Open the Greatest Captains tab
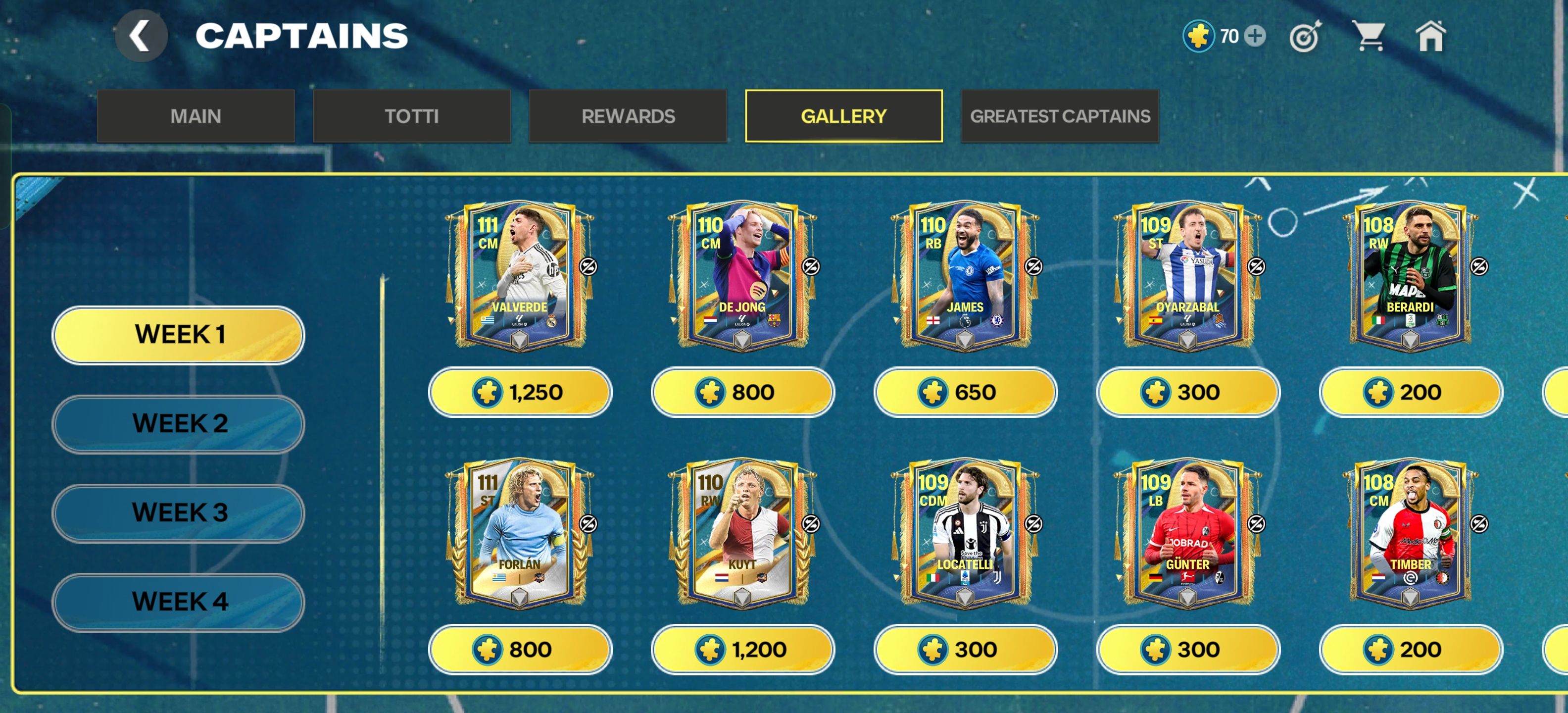1568x713 pixels. 1059,116
